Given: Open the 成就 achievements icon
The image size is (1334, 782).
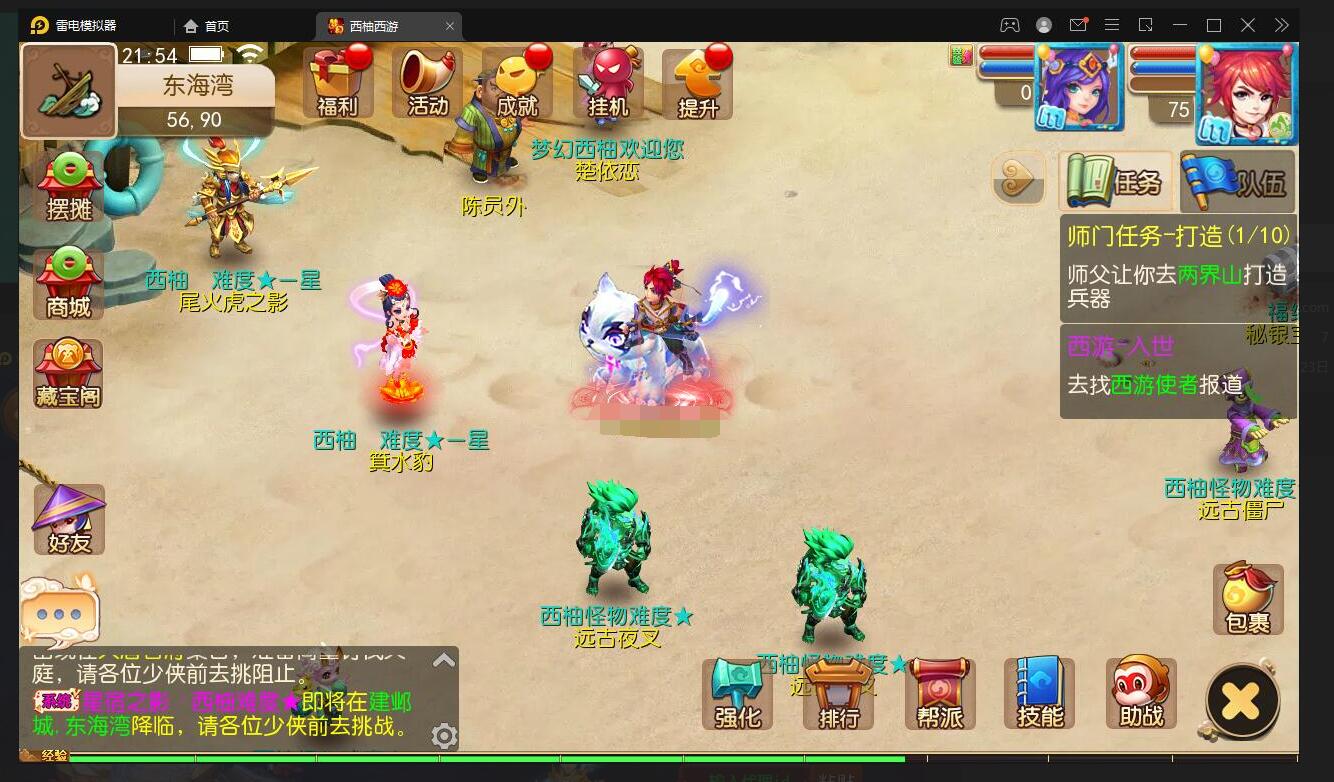Looking at the screenshot, I should pyautogui.click(x=517, y=82).
